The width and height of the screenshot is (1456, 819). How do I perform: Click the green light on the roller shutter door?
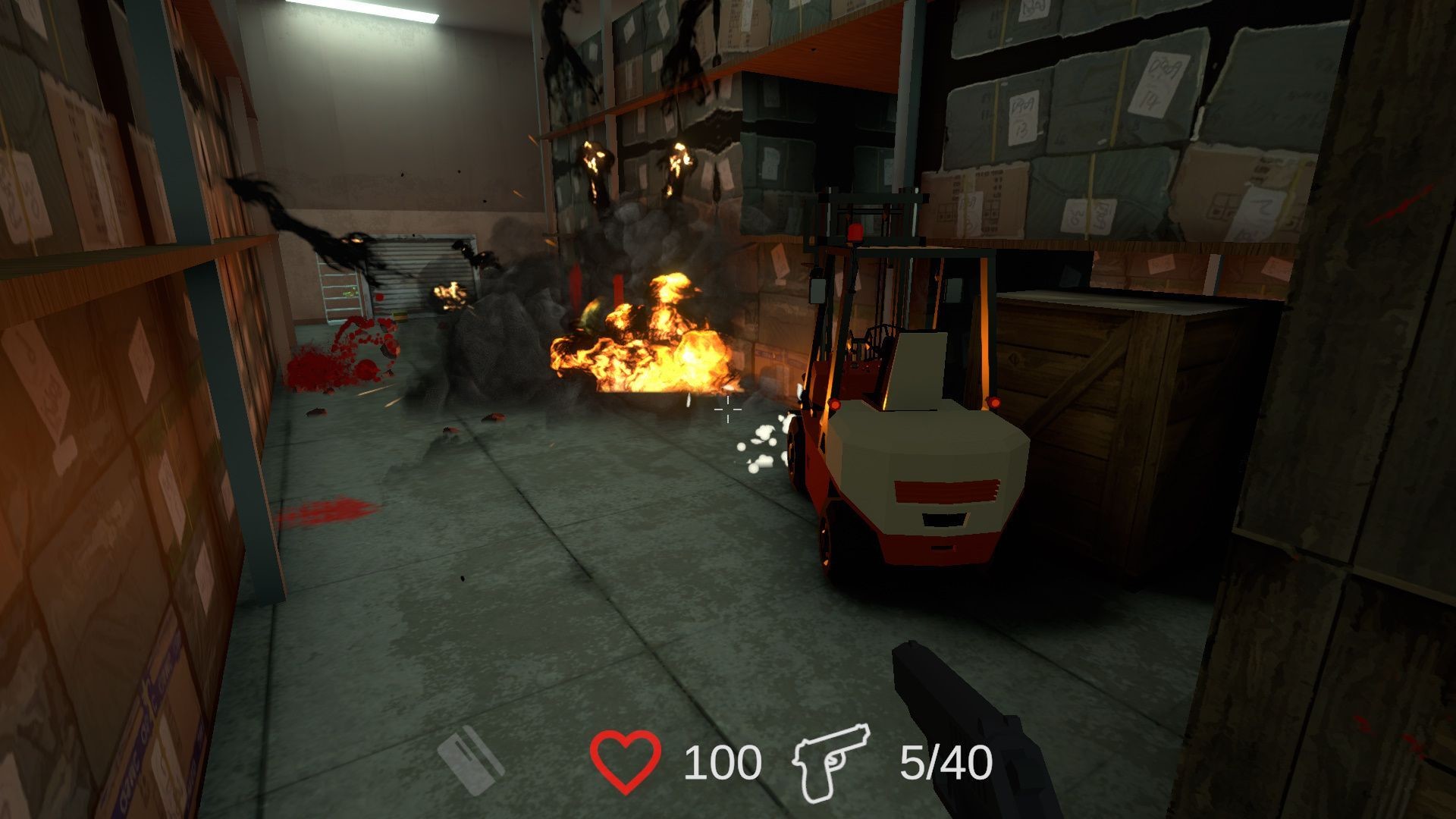pyautogui.click(x=349, y=292)
